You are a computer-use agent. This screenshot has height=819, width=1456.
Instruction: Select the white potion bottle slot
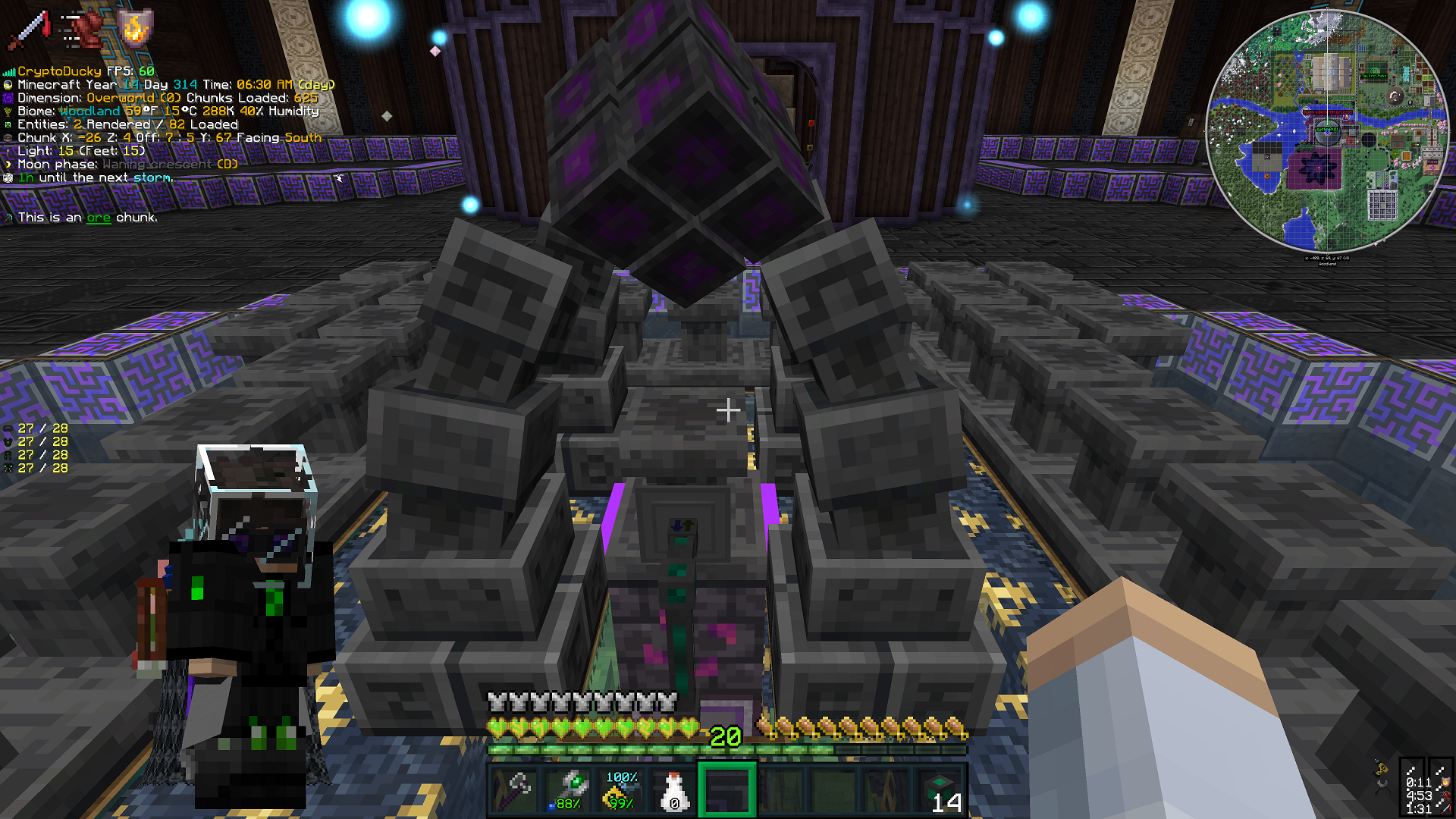coord(673,791)
